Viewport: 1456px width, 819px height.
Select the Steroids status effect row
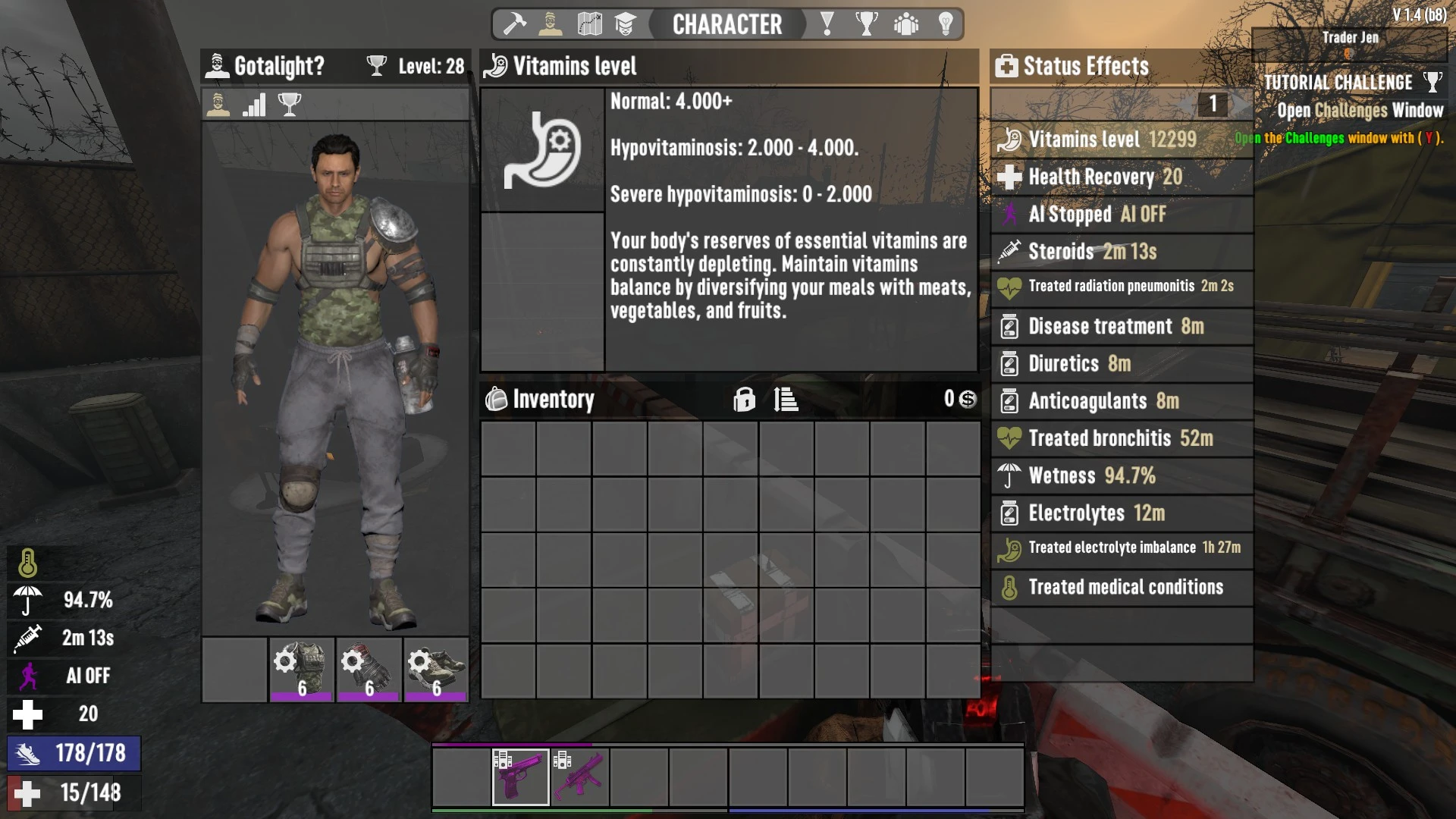coord(1121,251)
